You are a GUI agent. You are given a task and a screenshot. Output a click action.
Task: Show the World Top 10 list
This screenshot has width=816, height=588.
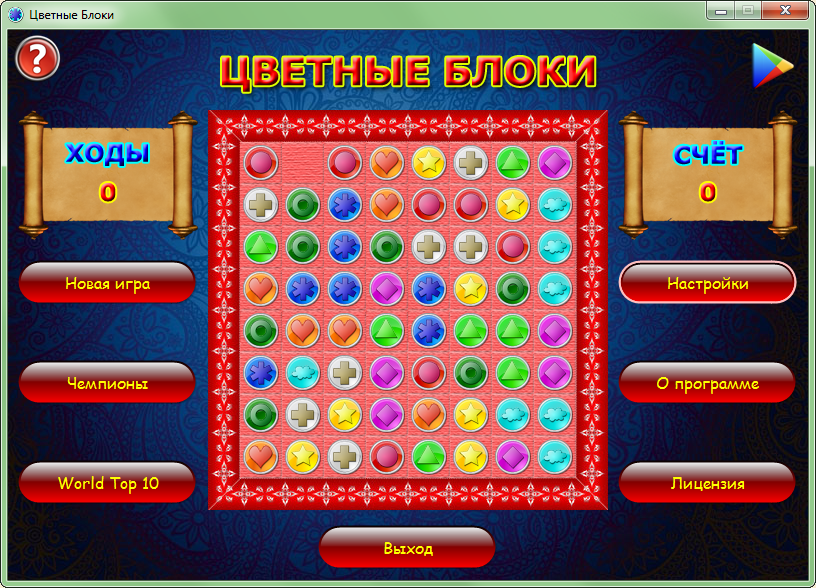107,483
